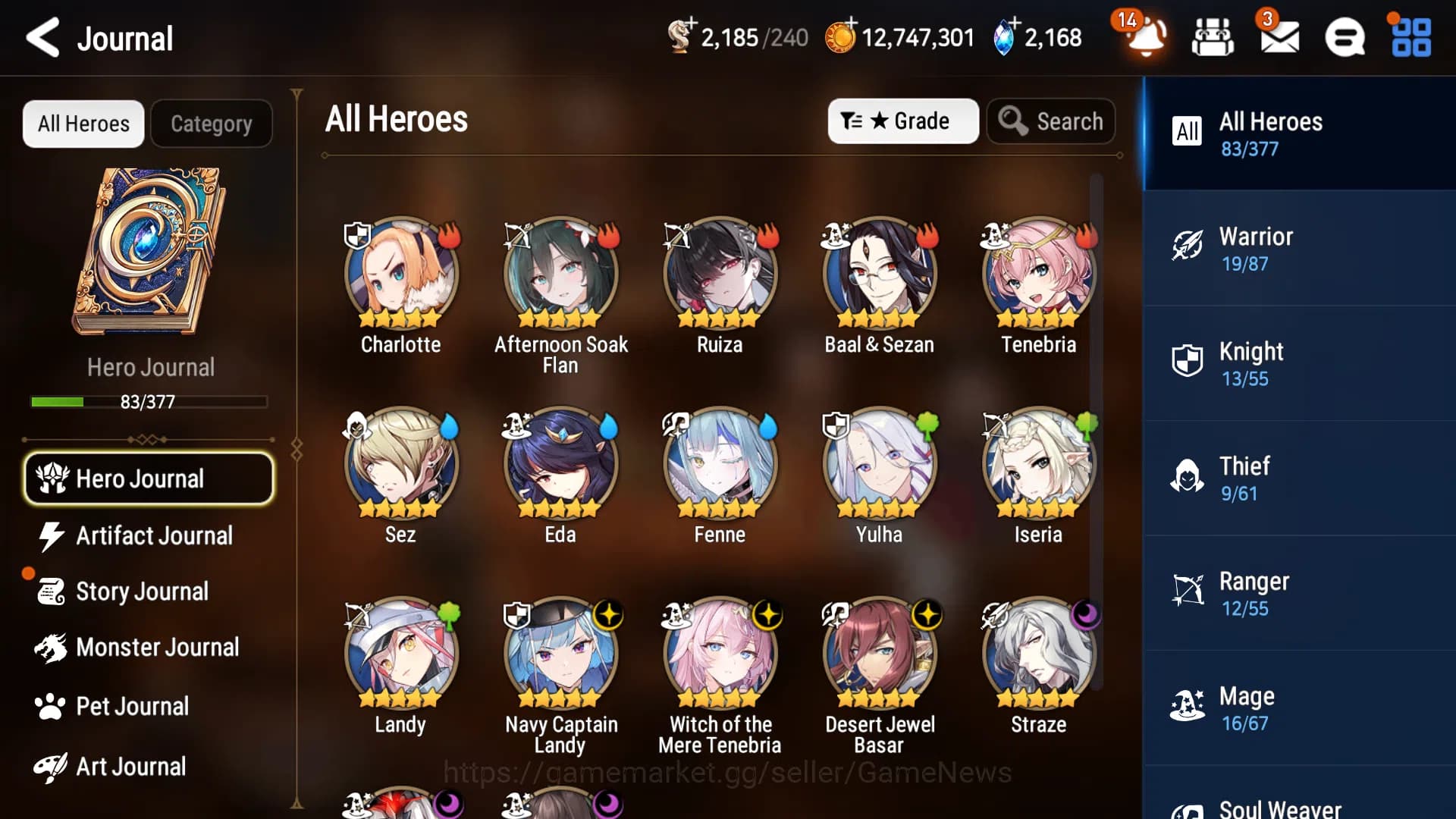Click the Hero Journal progress bar
The height and width of the screenshot is (819, 1456).
pyautogui.click(x=149, y=402)
